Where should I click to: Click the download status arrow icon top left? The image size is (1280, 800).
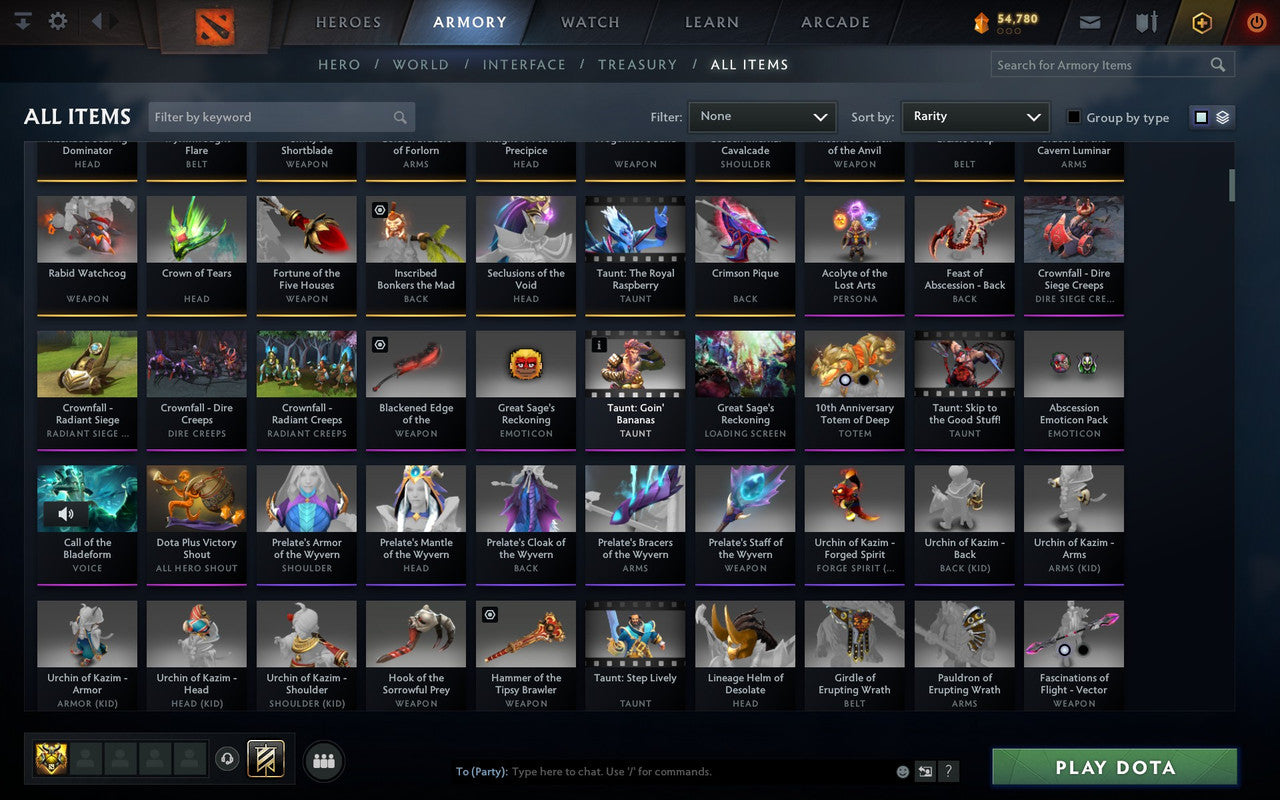(x=22, y=20)
